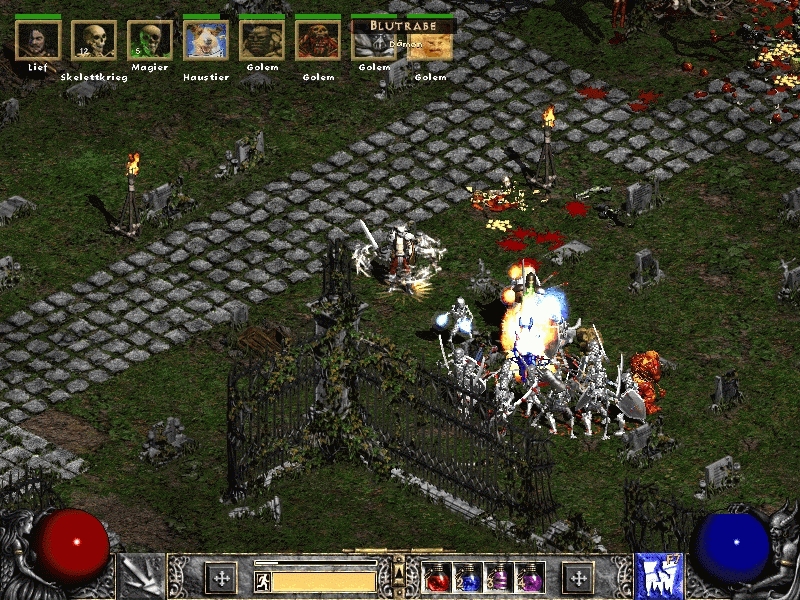Pick the red-faced Golem portrait

[318, 40]
